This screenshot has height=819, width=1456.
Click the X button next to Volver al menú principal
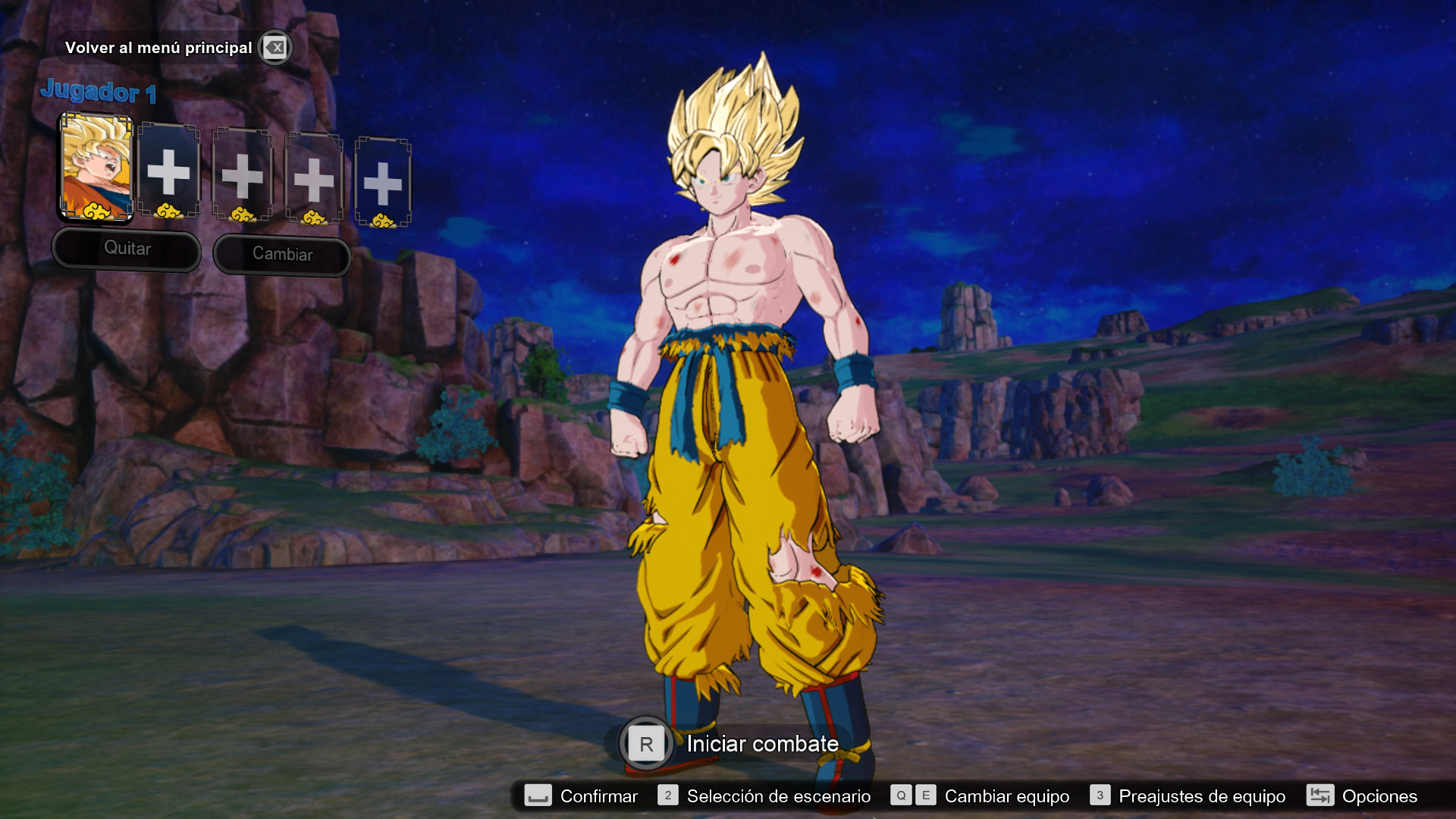tap(275, 47)
